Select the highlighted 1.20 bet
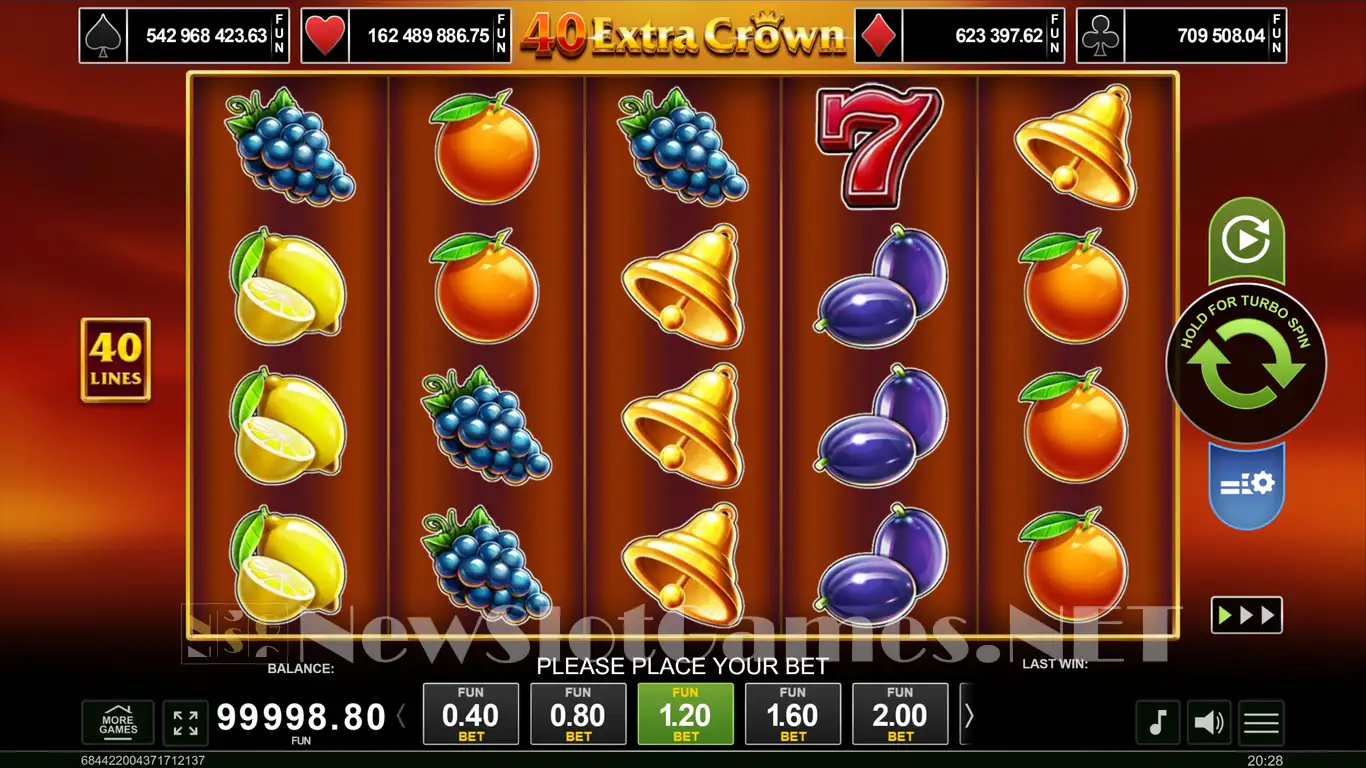1366x768 pixels. 685,714
